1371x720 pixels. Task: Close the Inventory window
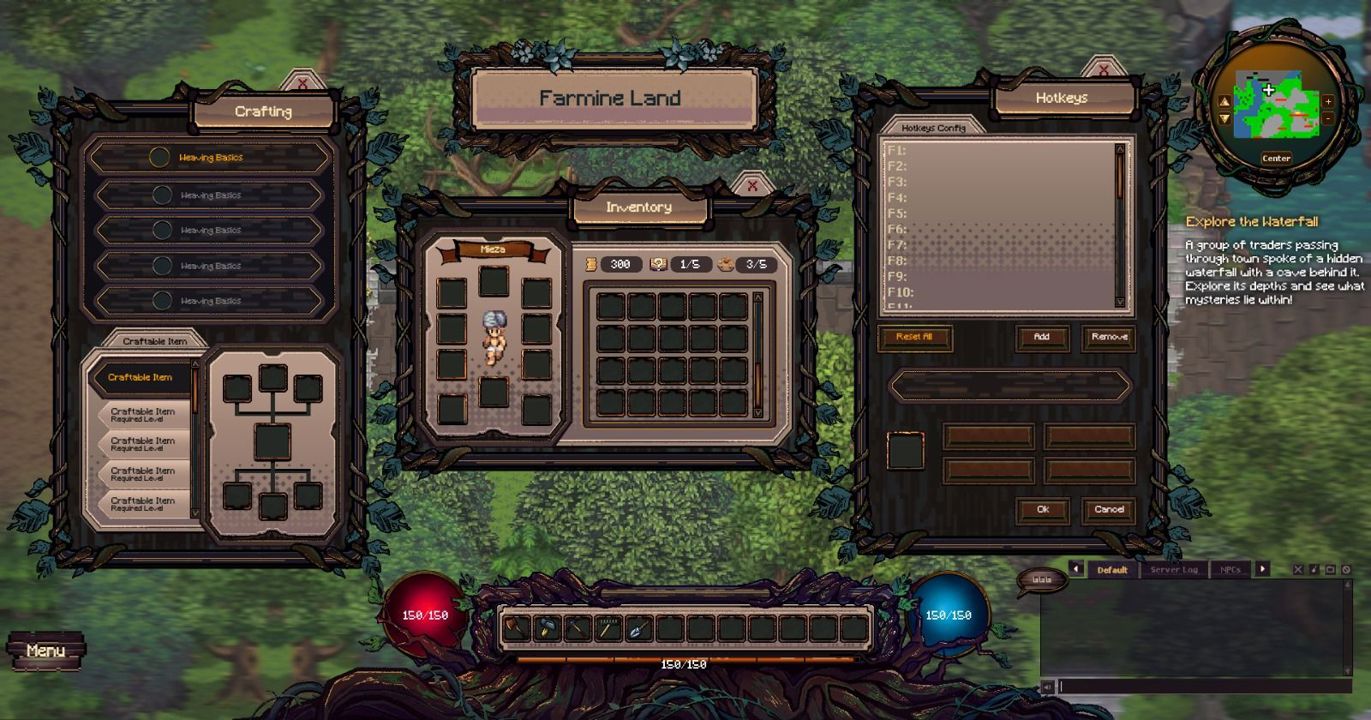tap(752, 184)
